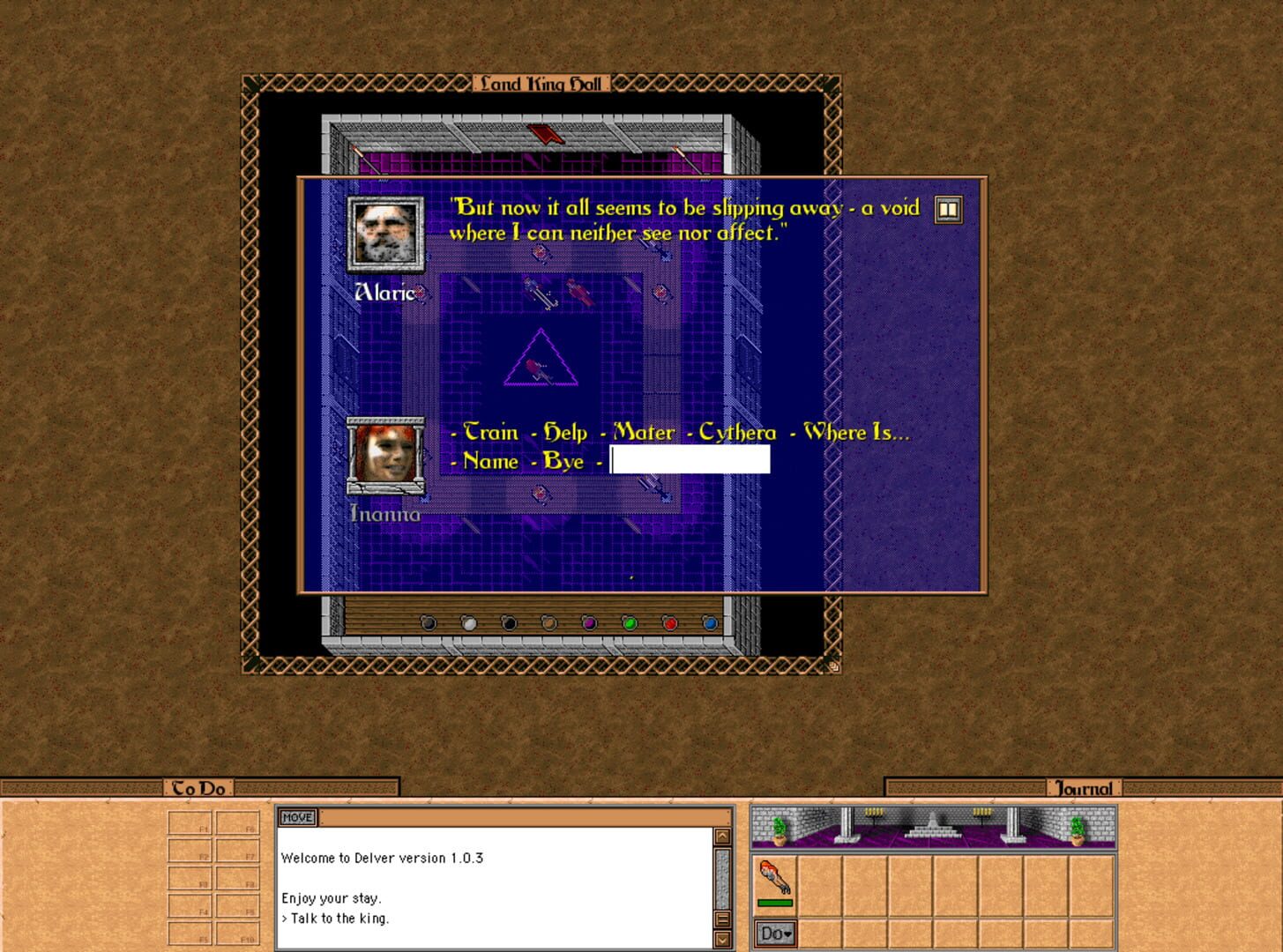Image resolution: width=1283 pixels, height=952 pixels.
Task: Click the white text entry box in the dialog
Action: [x=690, y=459]
